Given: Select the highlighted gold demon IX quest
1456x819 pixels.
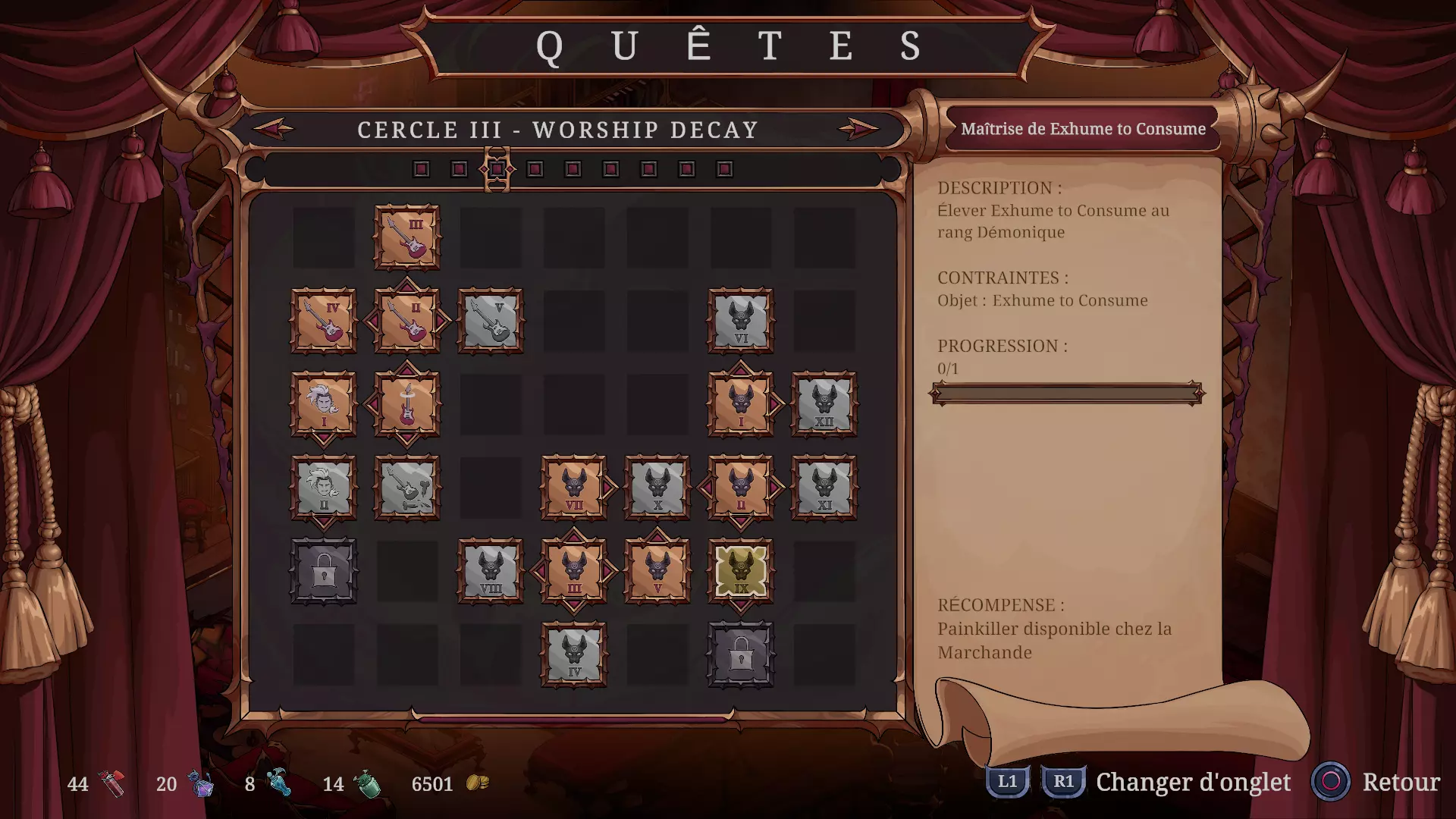Looking at the screenshot, I should coord(741,571).
